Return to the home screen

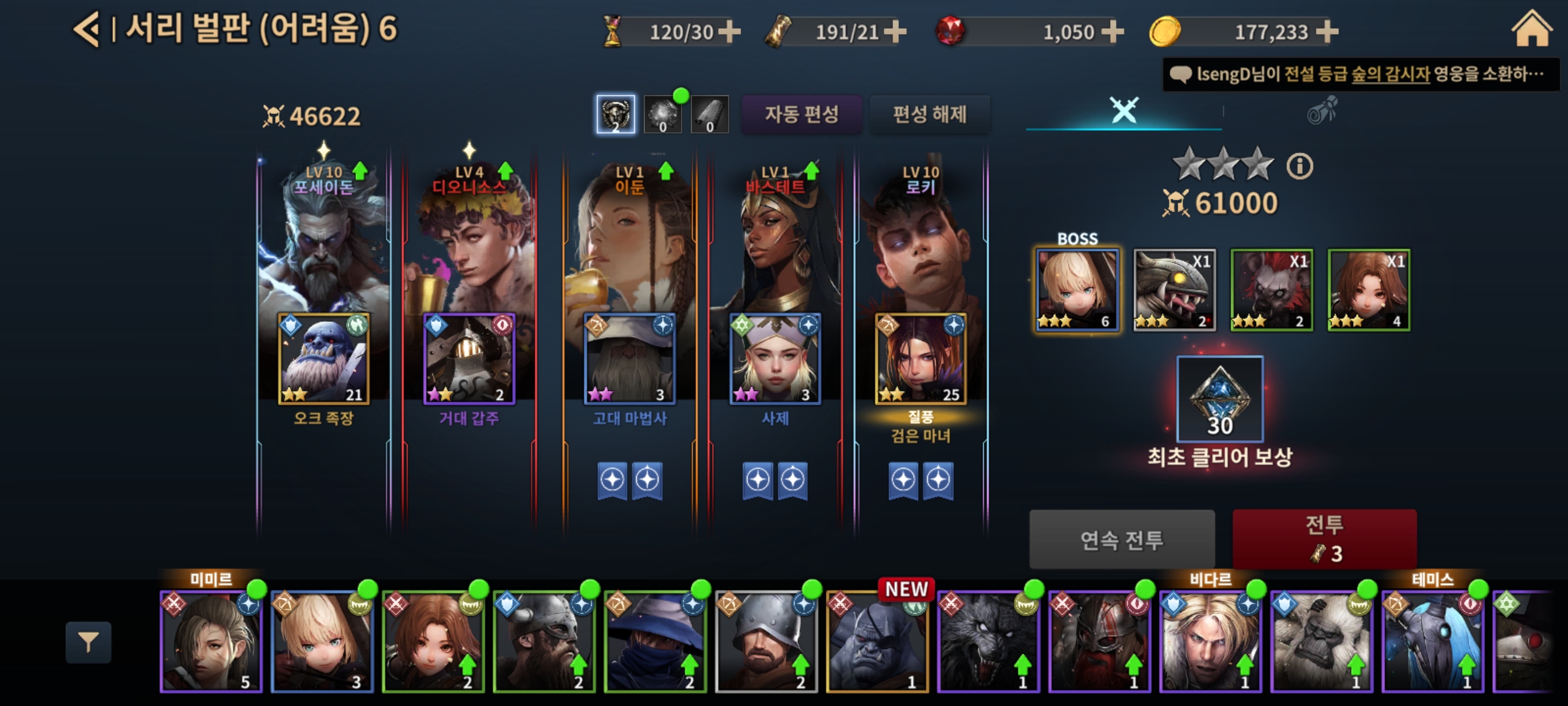[1531, 30]
